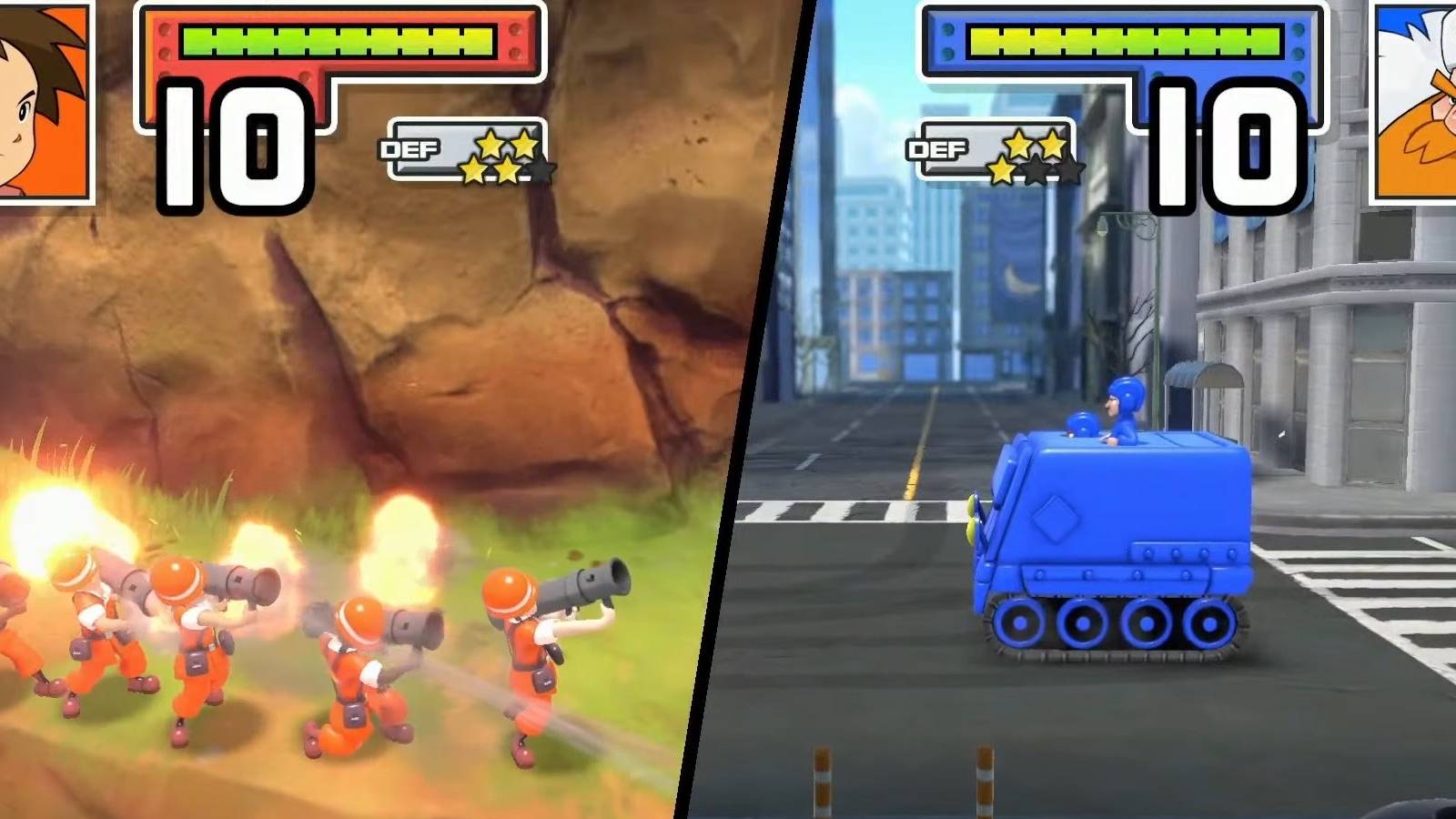
Task: Toggle the red unit's health display
Action: (x=337, y=41)
